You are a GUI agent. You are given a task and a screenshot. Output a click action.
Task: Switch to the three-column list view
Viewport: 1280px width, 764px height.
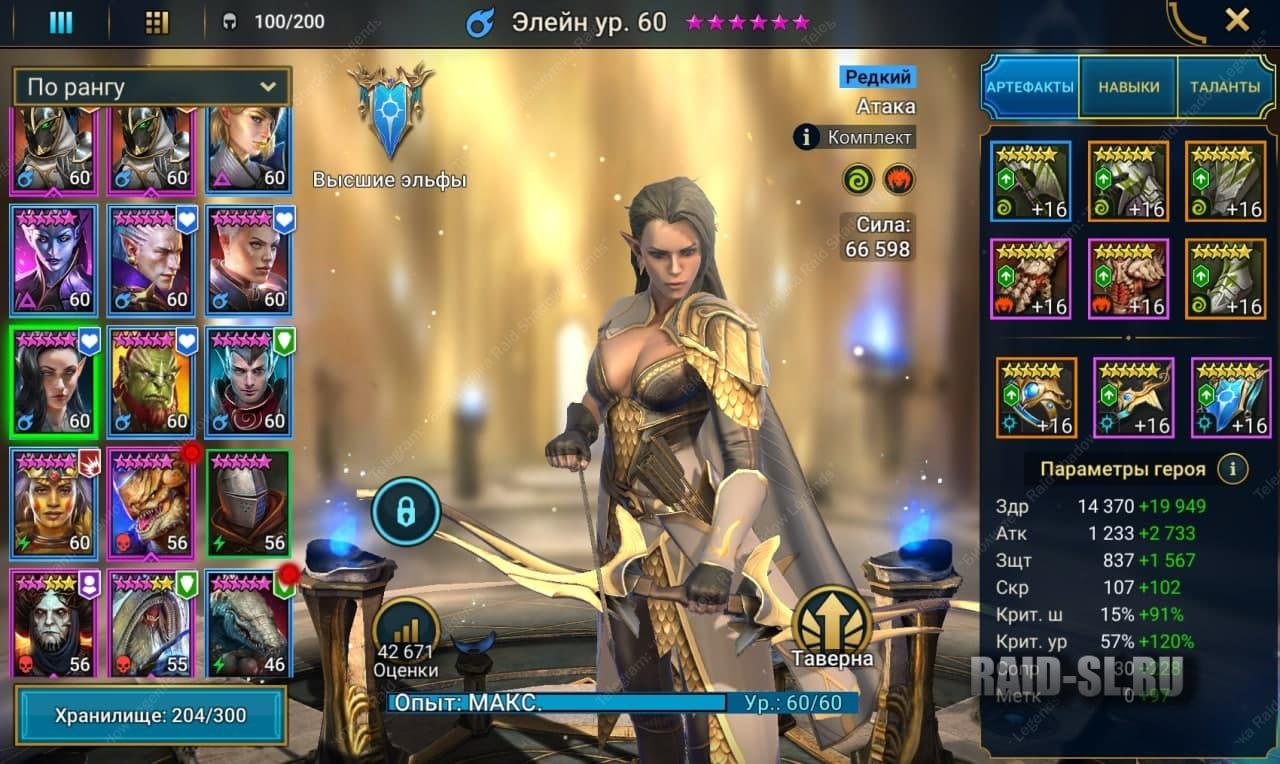click(x=61, y=22)
